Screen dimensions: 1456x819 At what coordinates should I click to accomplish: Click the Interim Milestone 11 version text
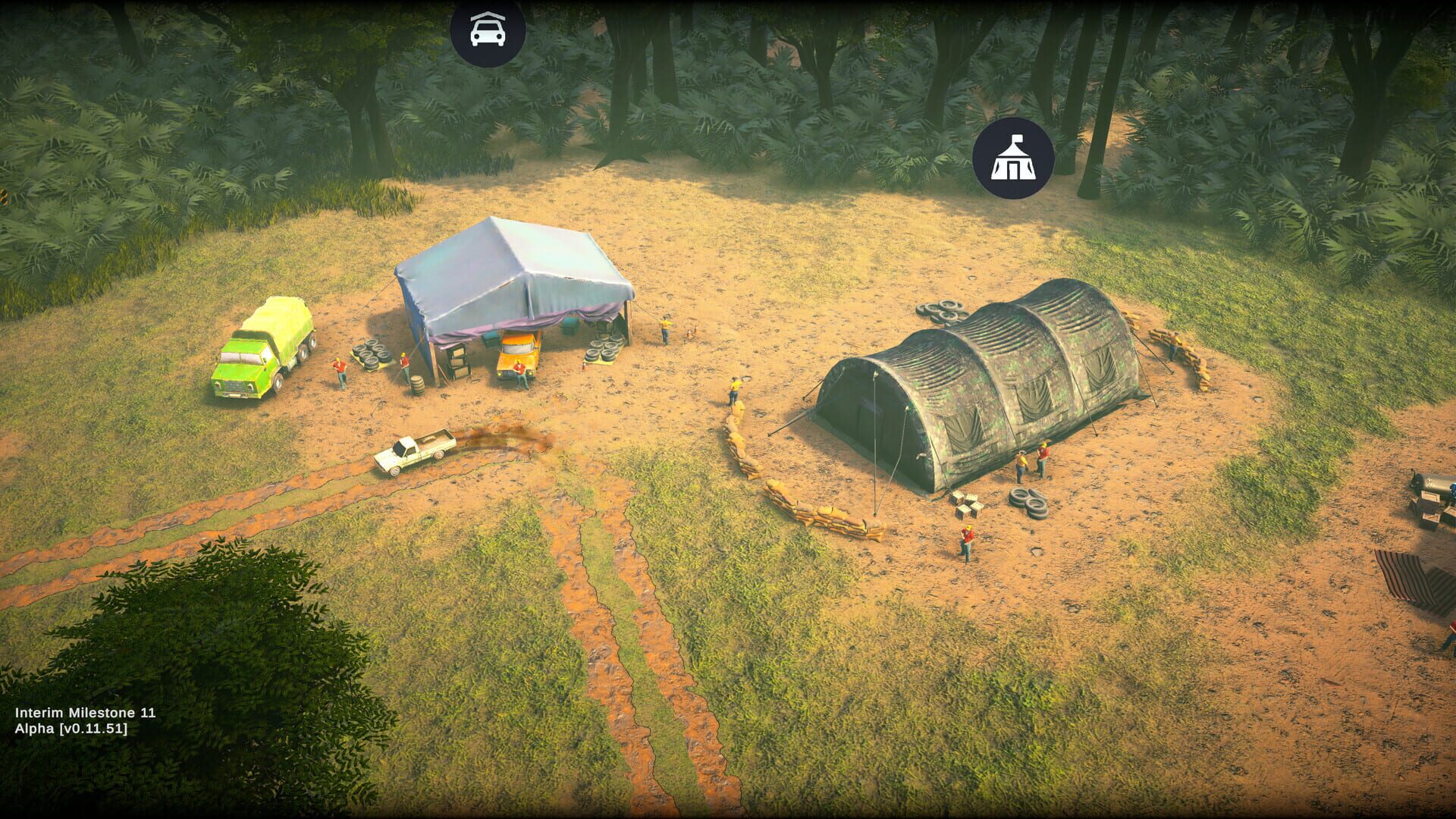86,713
